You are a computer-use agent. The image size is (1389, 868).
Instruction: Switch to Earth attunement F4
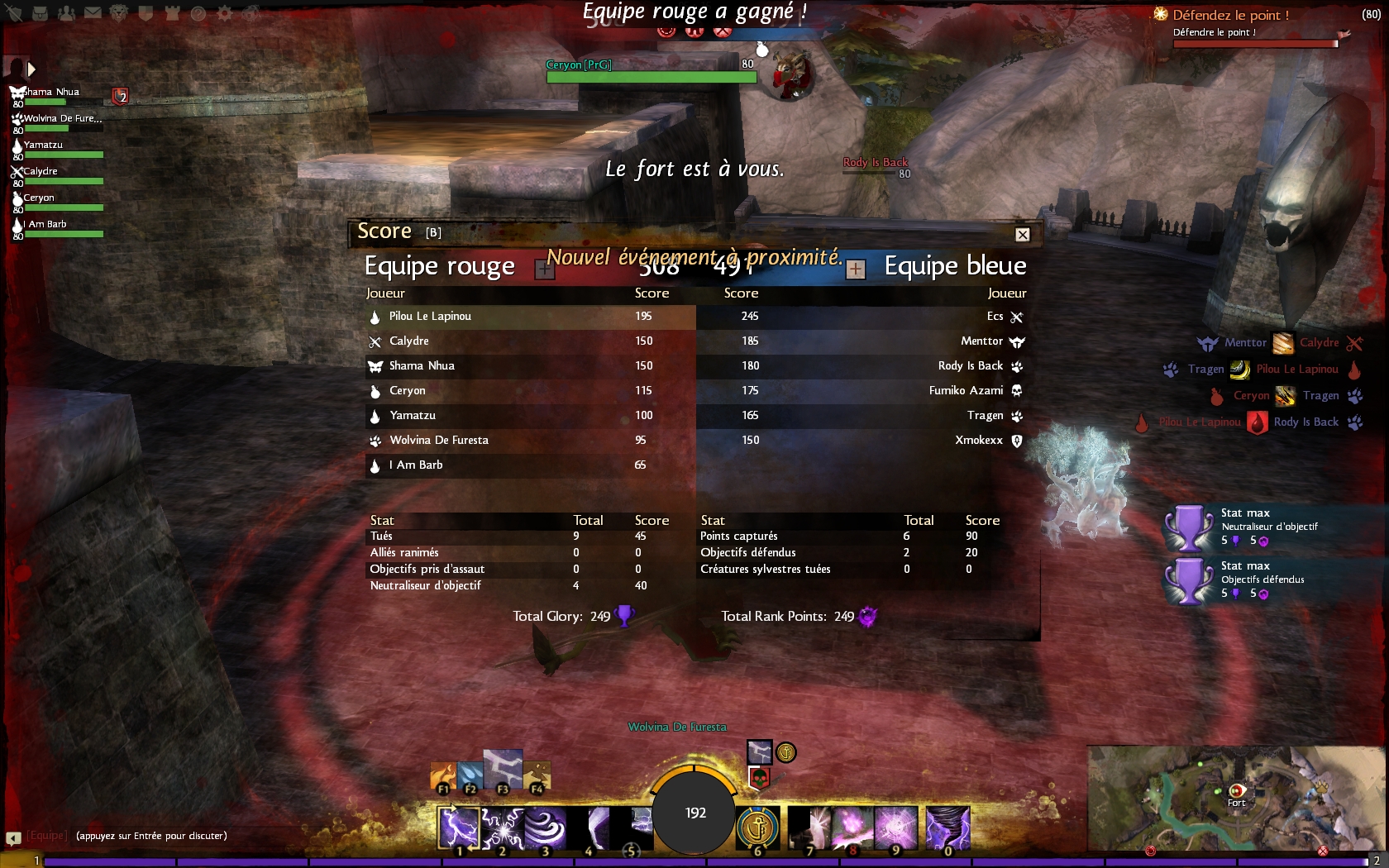[x=537, y=775]
